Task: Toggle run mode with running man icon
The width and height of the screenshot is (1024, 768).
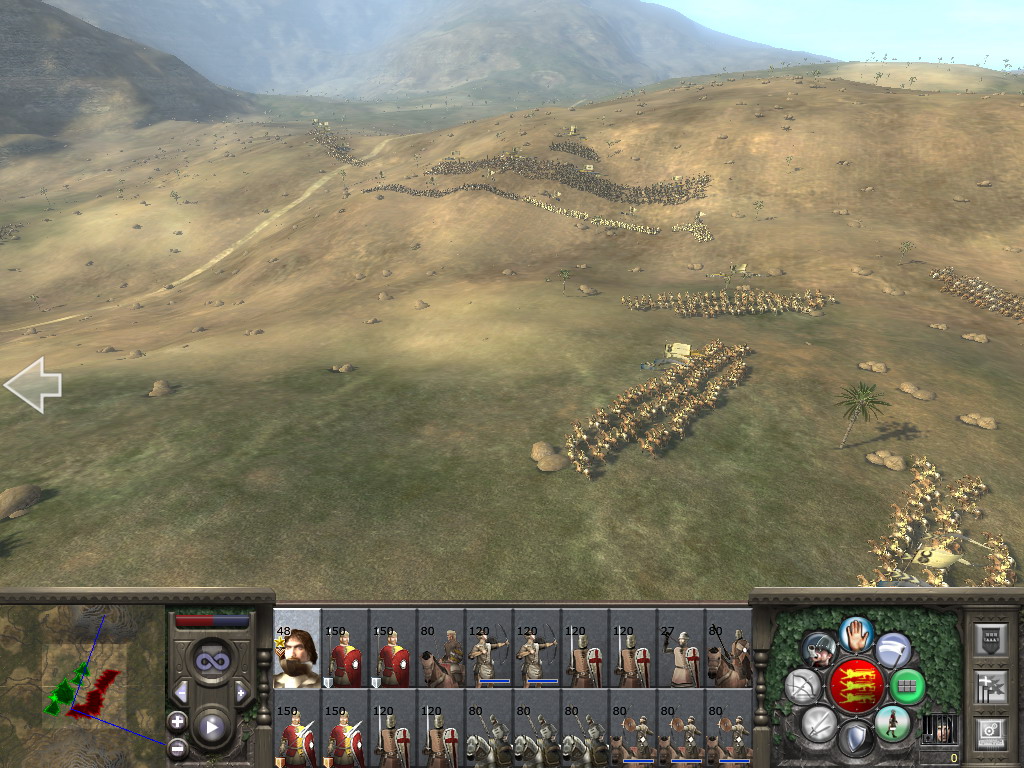Action: tap(892, 723)
